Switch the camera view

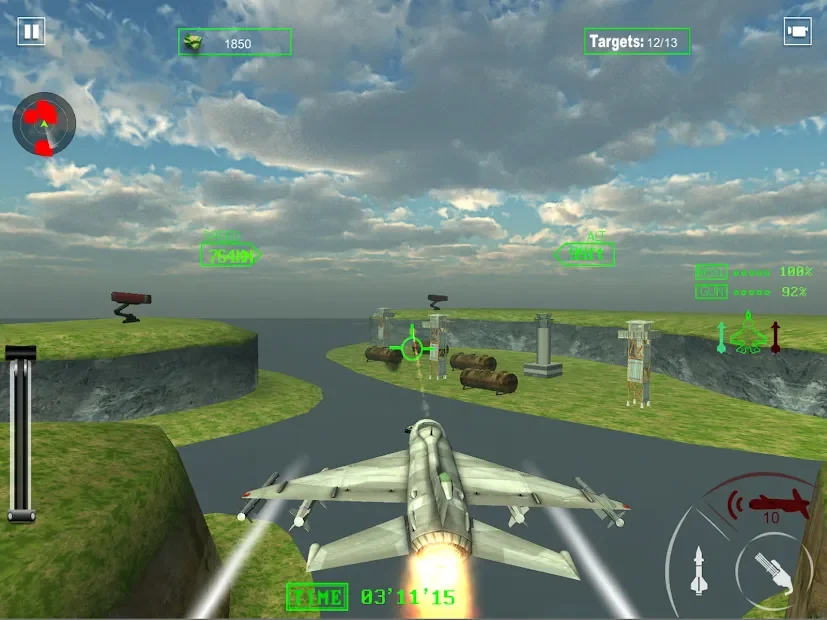pyautogui.click(x=796, y=32)
